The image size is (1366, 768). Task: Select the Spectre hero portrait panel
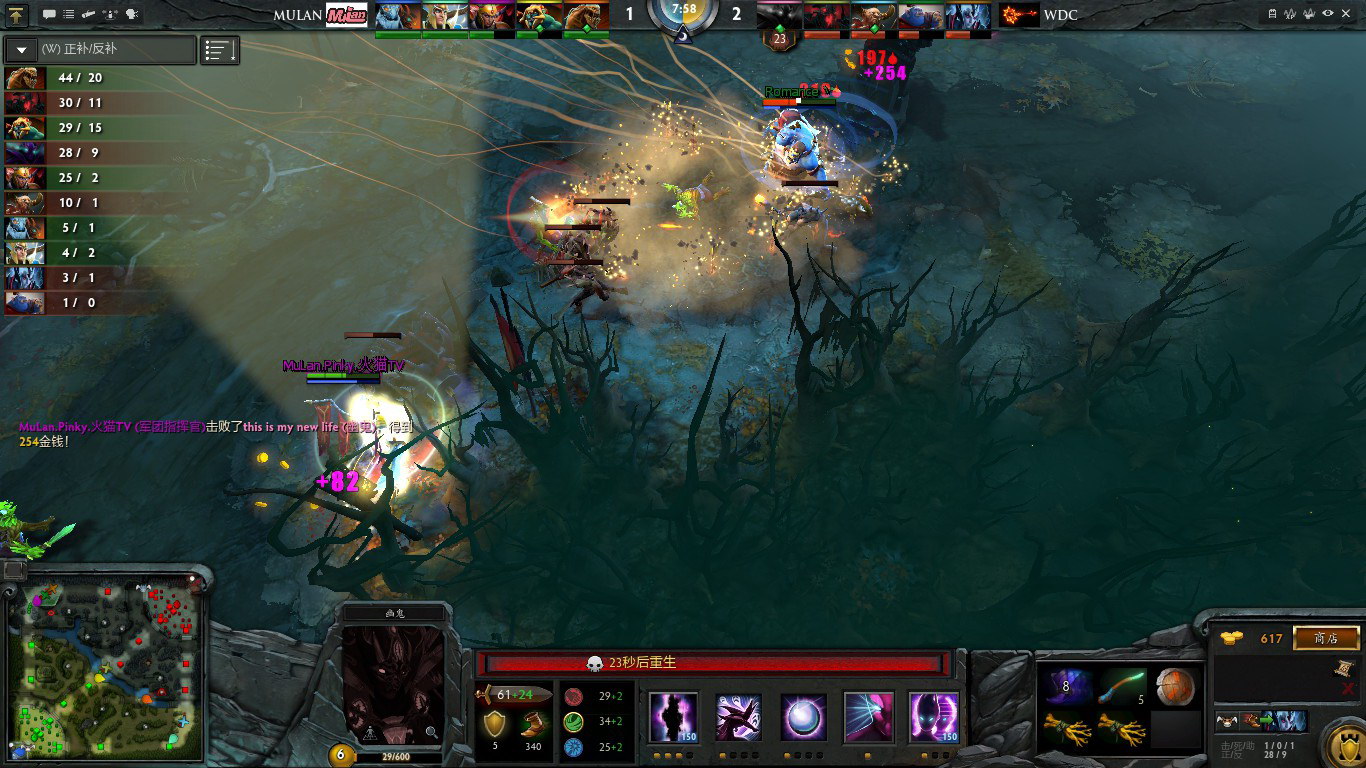[393, 686]
